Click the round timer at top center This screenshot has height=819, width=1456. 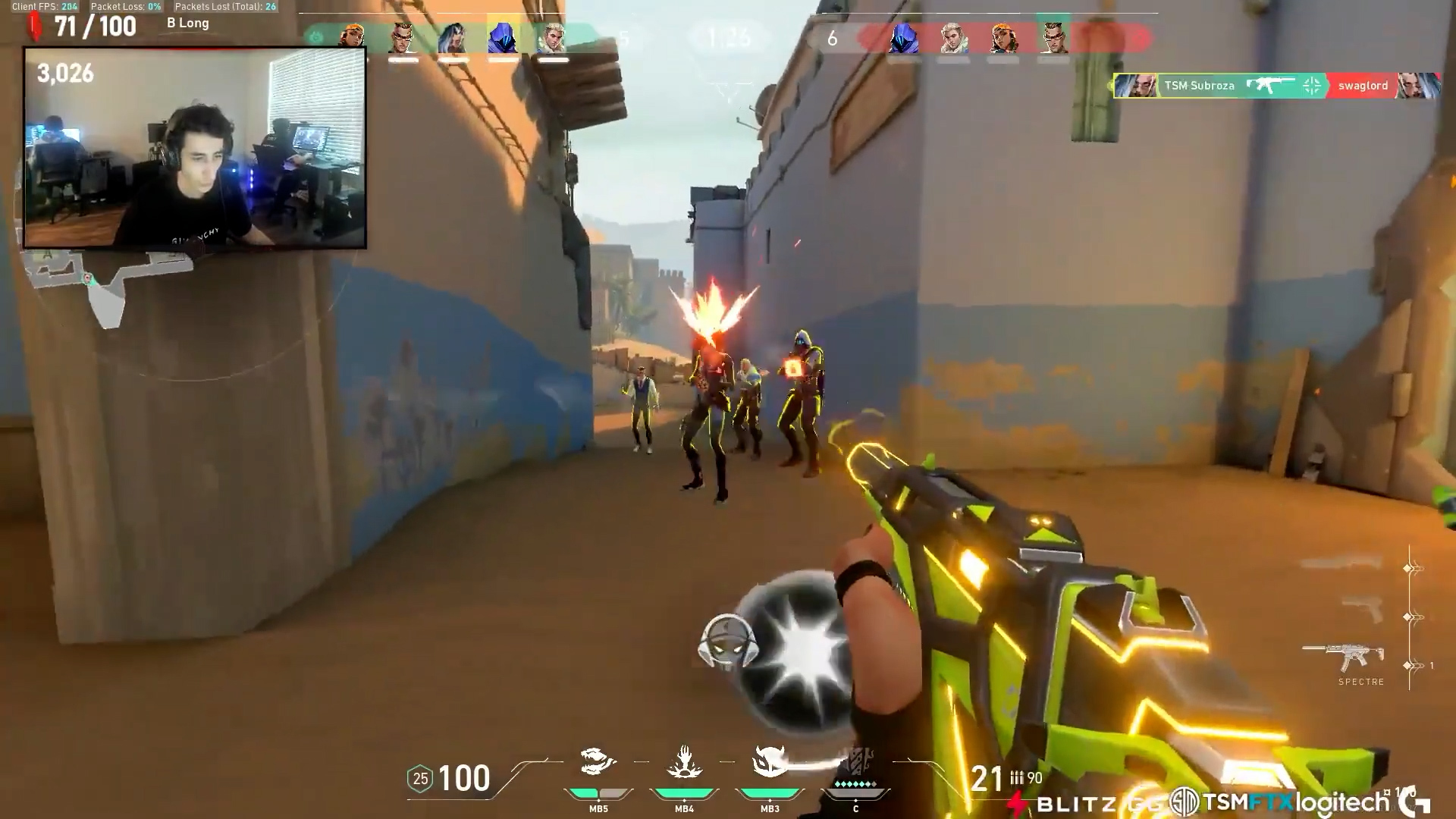(728, 36)
